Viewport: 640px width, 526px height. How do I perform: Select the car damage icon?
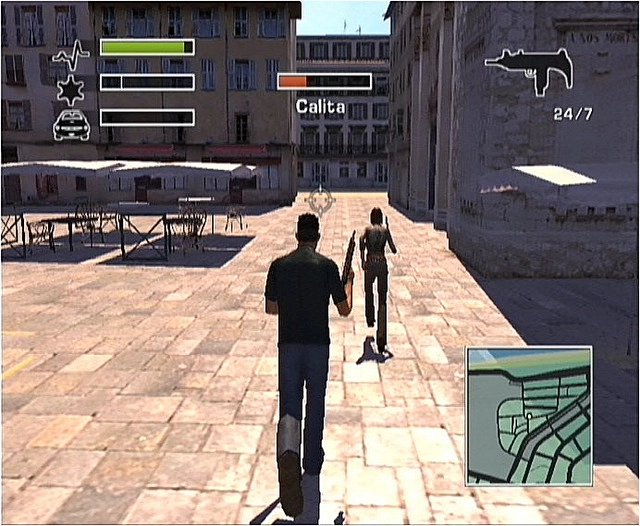[71, 124]
